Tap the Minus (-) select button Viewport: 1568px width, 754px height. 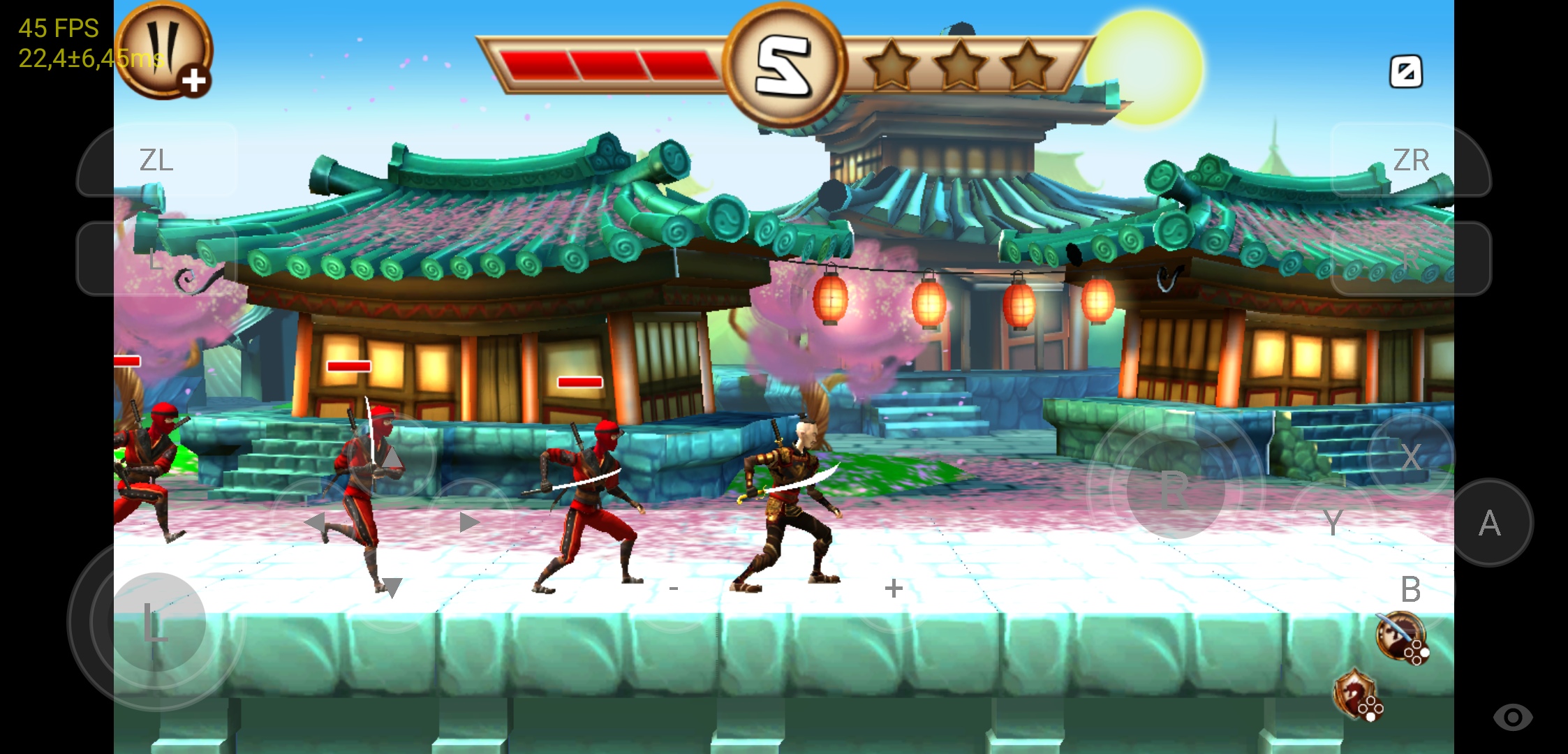coord(673,589)
